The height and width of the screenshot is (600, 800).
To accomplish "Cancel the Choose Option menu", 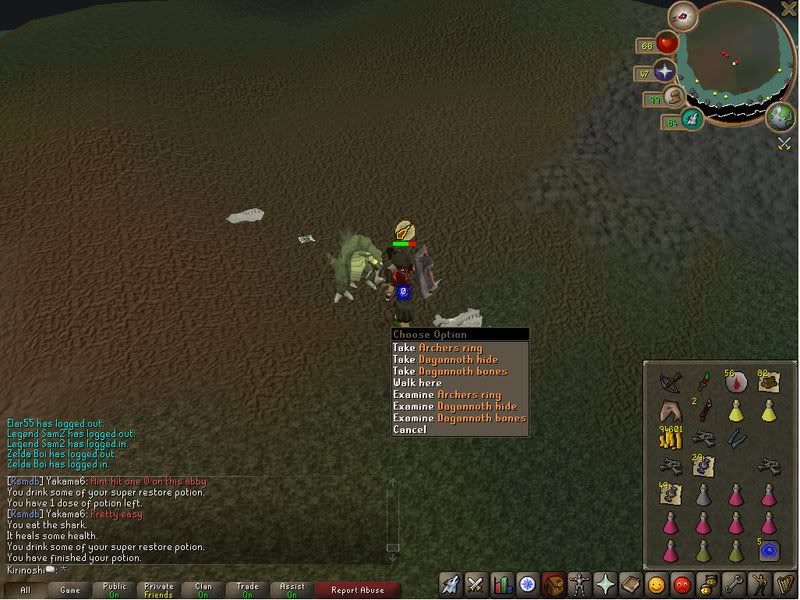I will (x=410, y=430).
